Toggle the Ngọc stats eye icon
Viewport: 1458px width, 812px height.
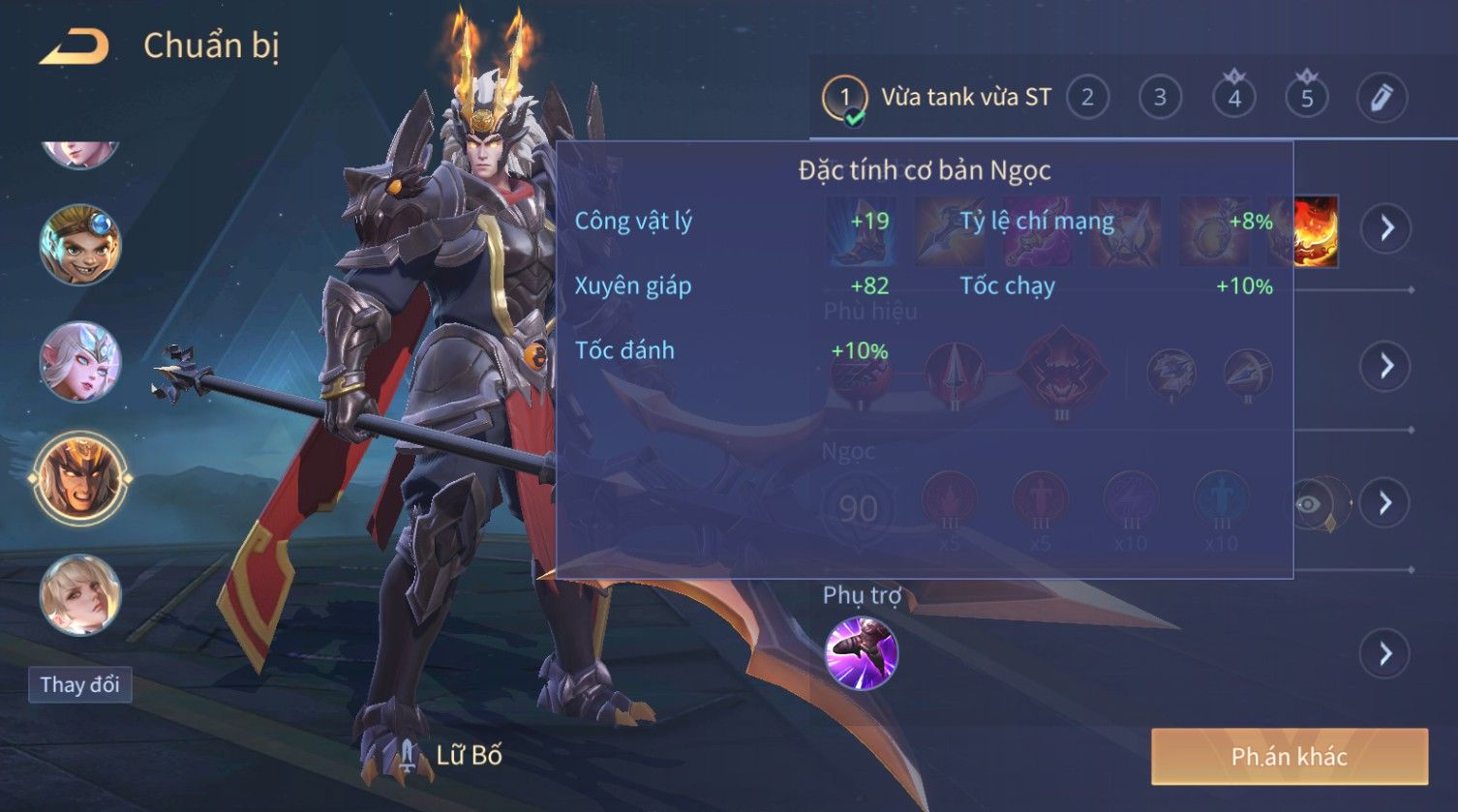click(1309, 504)
